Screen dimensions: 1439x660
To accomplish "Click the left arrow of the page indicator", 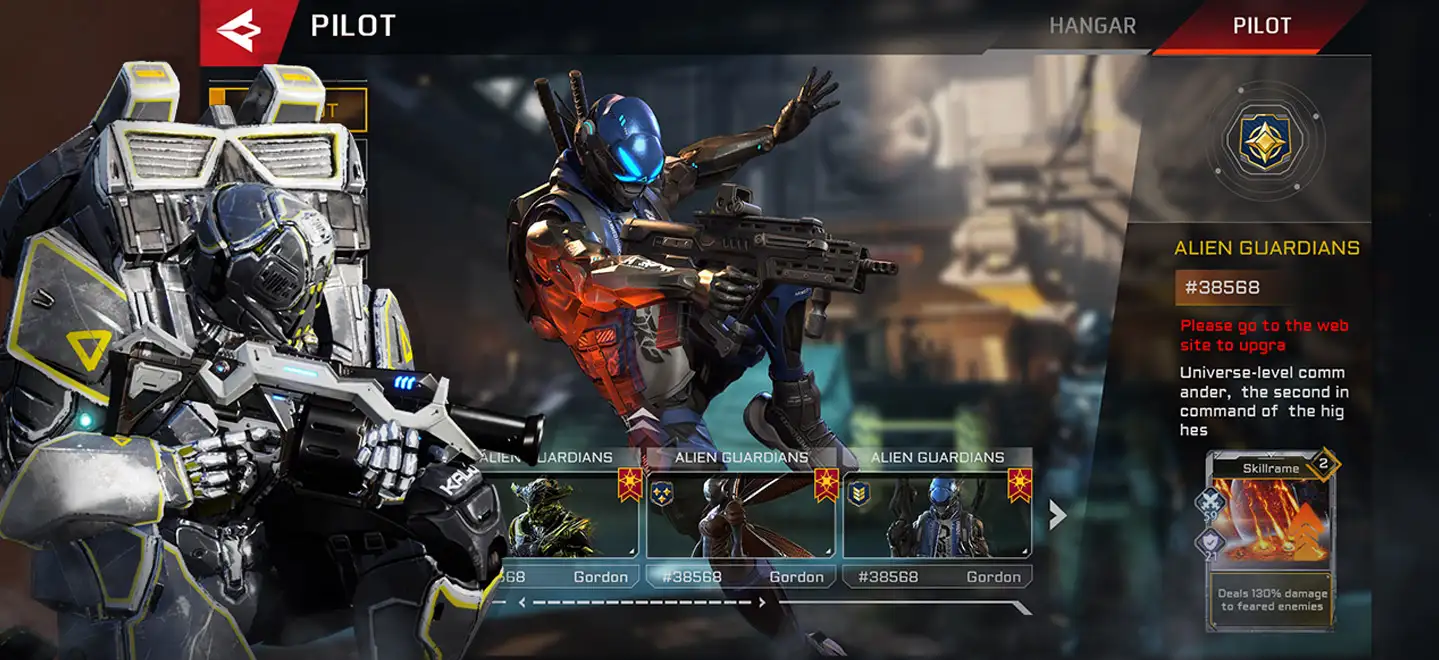I will click(522, 603).
